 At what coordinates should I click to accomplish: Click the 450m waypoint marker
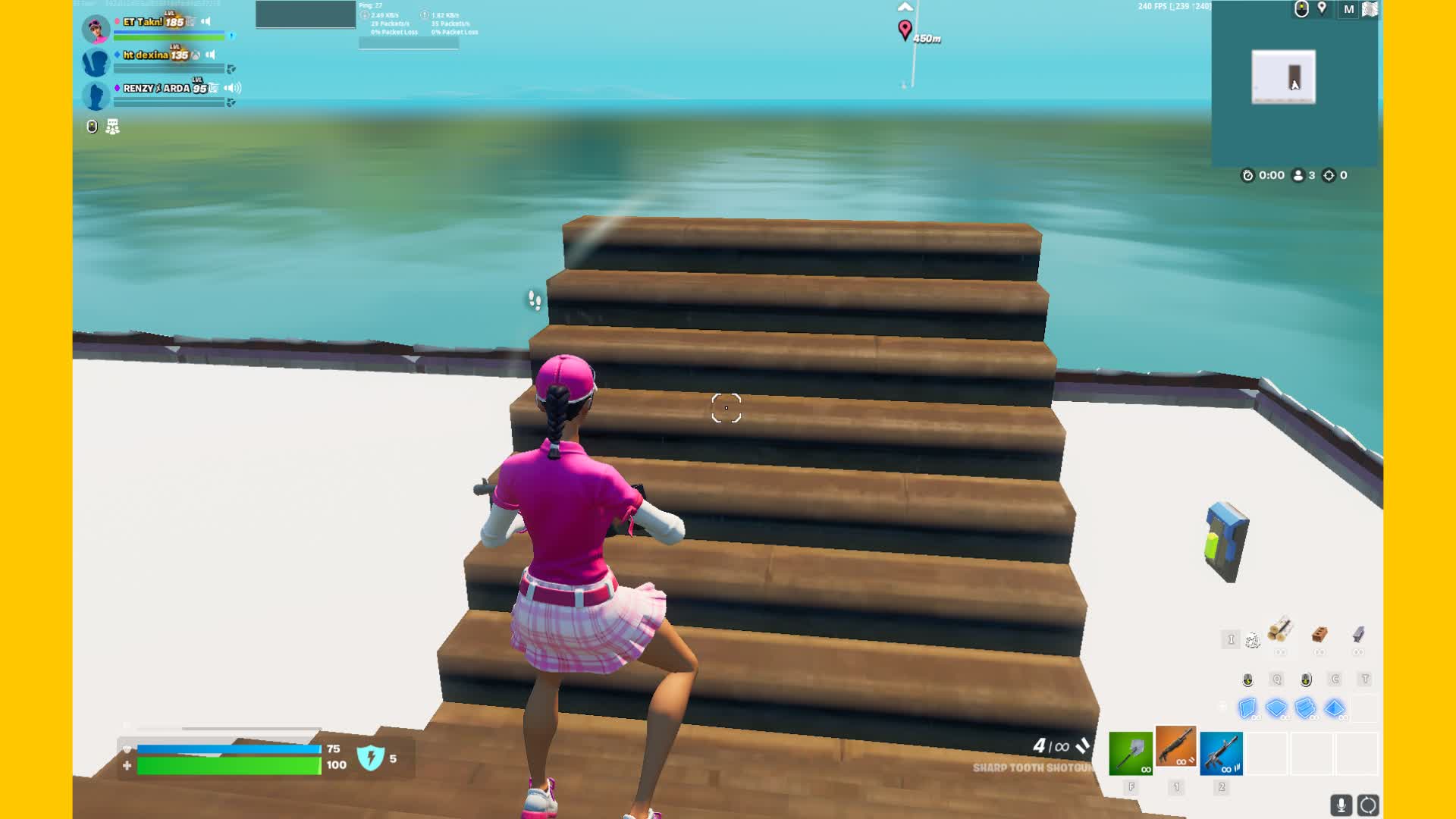click(x=904, y=29)
